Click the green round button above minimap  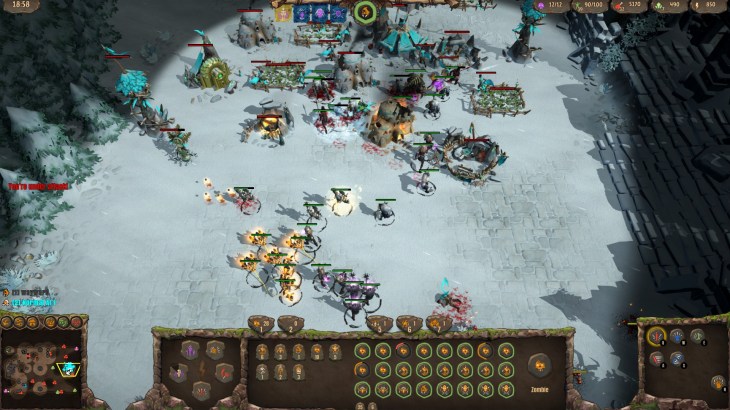(61, 323)
